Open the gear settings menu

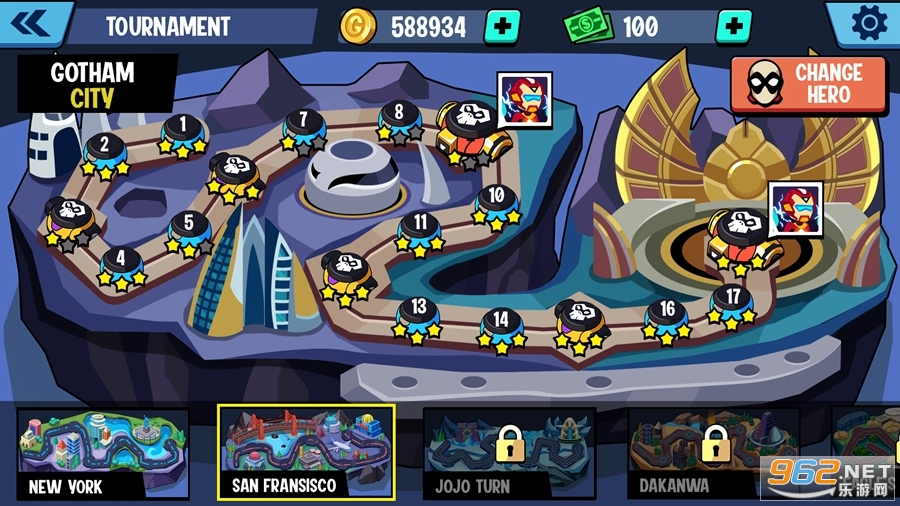click(x=866, y=22)
